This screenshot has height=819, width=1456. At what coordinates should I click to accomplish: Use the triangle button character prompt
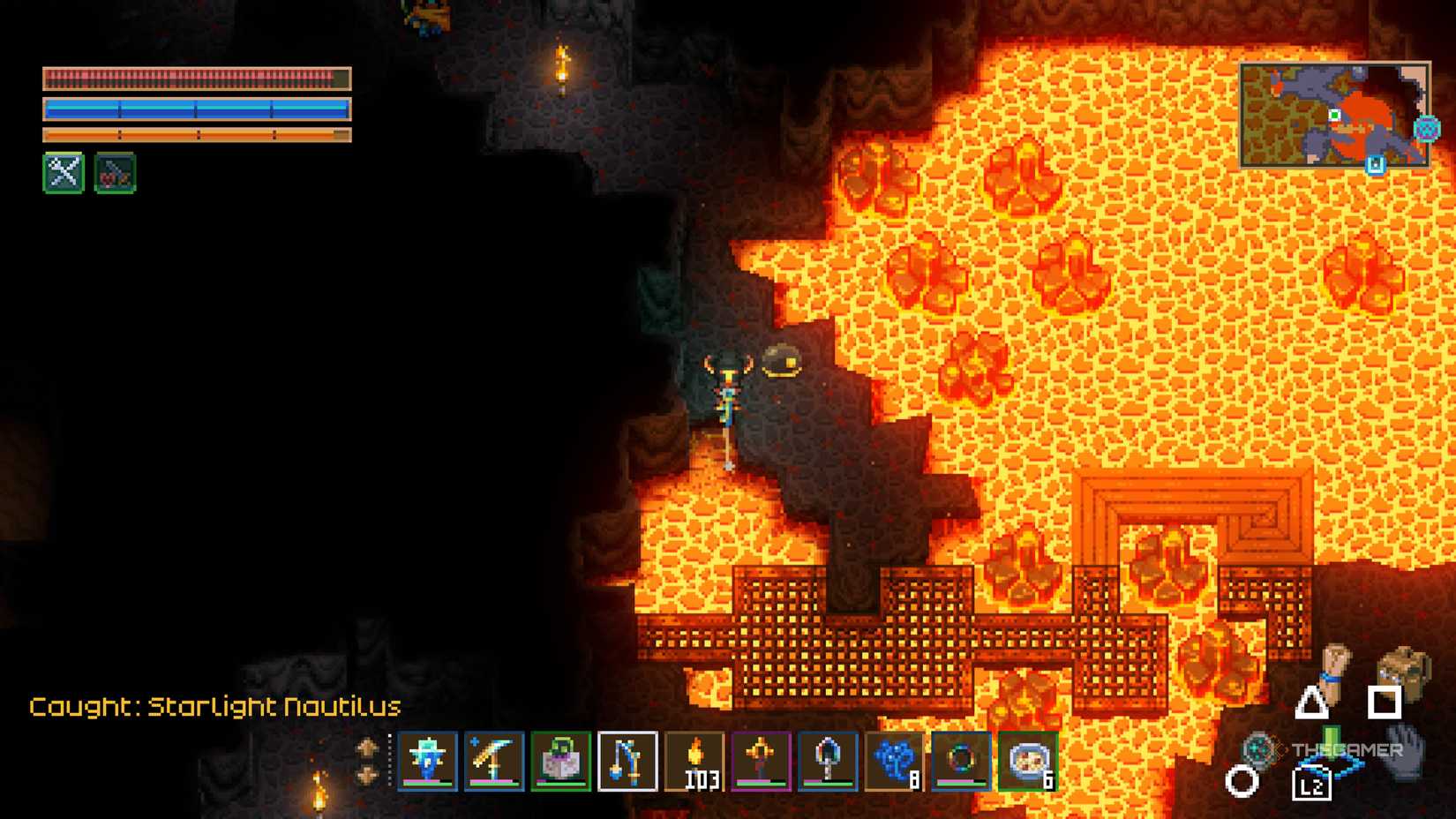point(1311,703)
